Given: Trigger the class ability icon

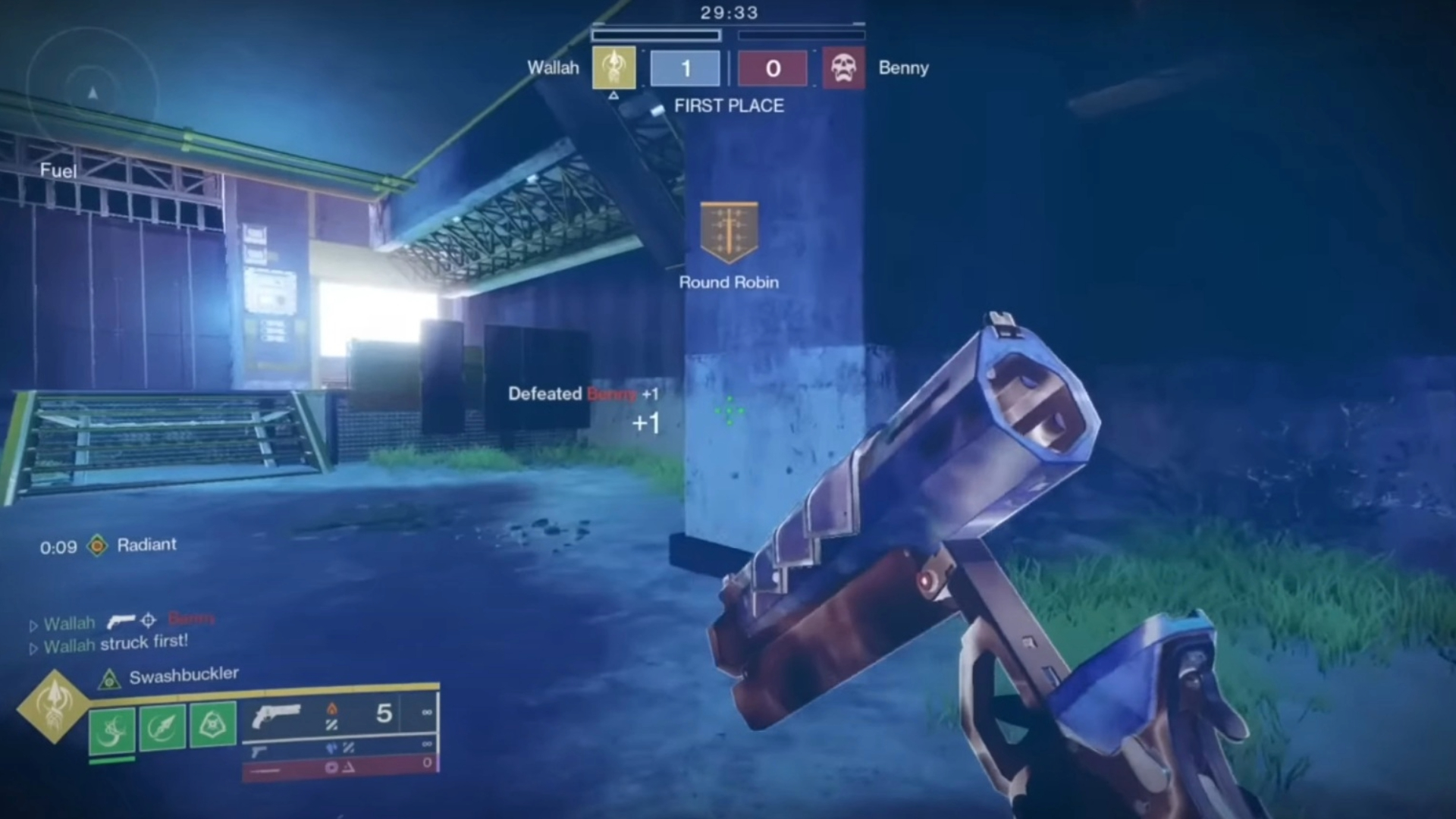Looking at the screenshot, I should point(213,726).
